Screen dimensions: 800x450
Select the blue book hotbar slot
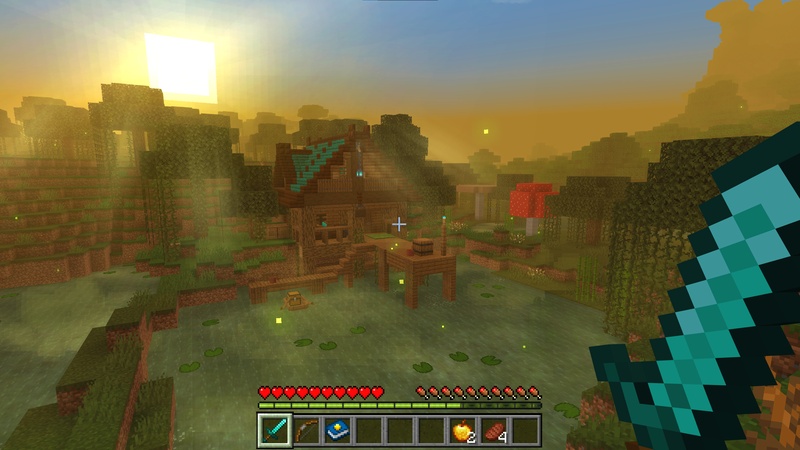click(337, 430)
